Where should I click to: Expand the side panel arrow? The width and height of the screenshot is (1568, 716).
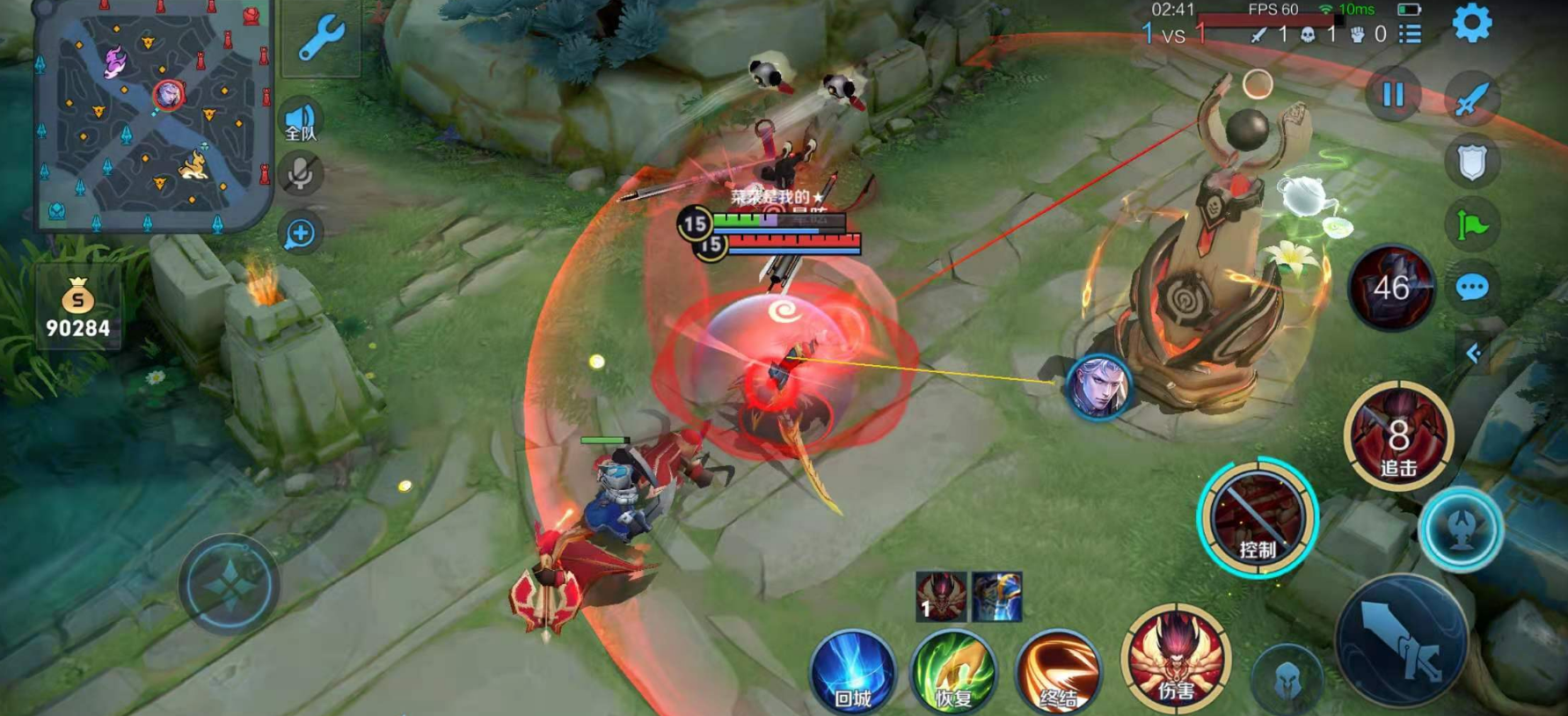(x=1473, y=353)
